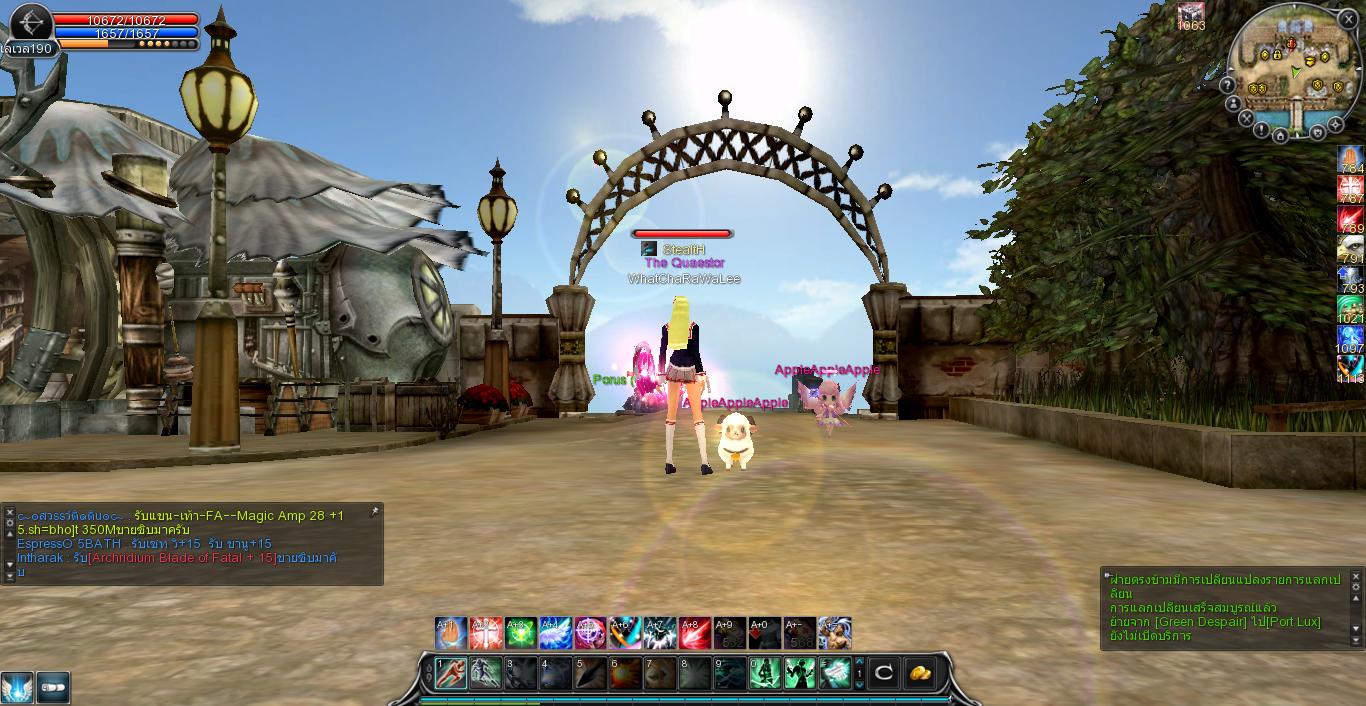Use the red arrow skill marked A+8

click(695, 633)
